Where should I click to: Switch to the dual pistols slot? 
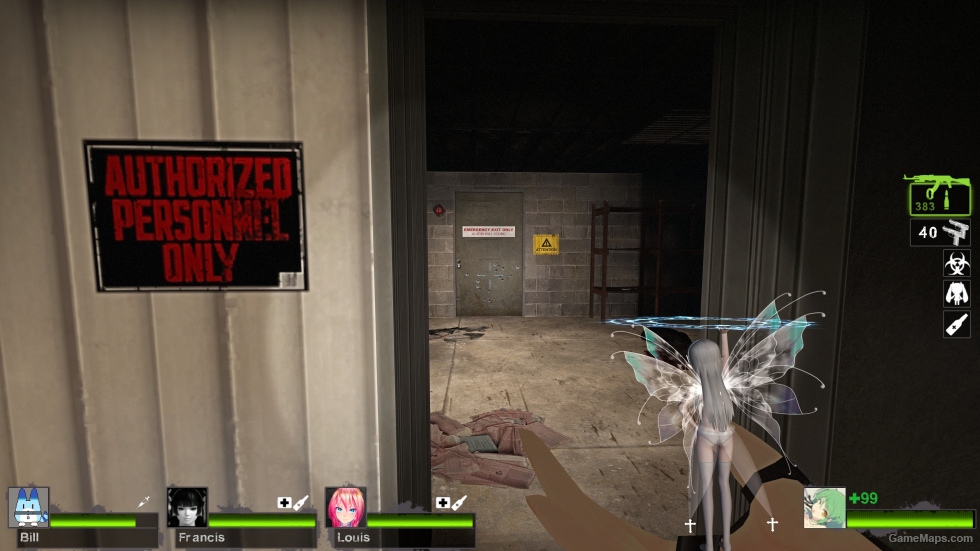(x=941, y=232)
